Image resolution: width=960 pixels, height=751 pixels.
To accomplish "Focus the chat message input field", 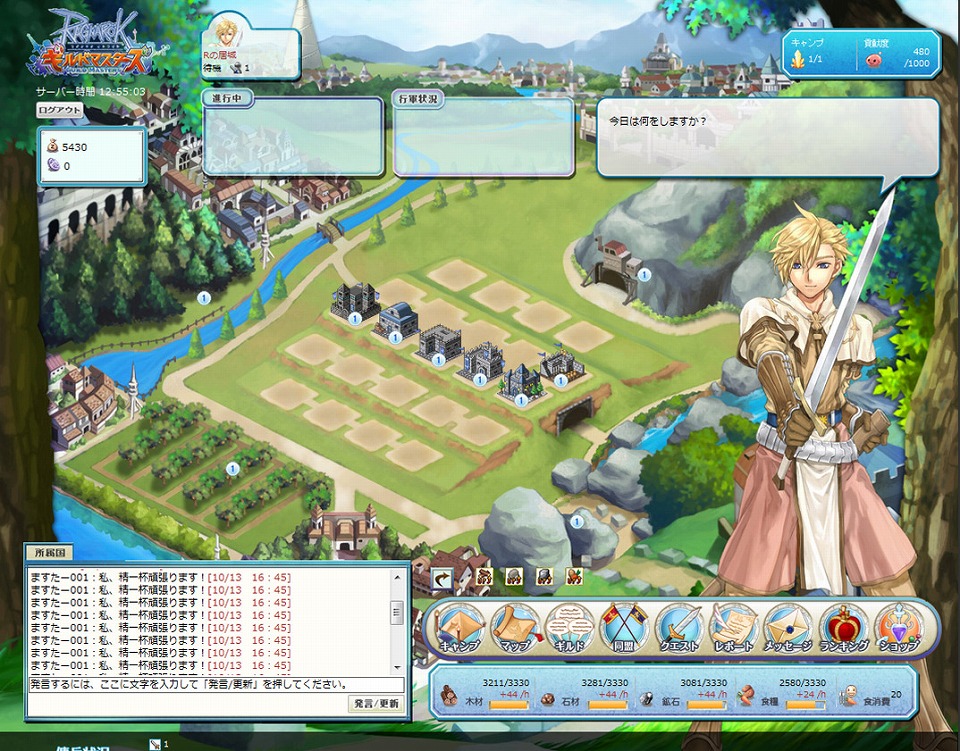I will point(215,685).
